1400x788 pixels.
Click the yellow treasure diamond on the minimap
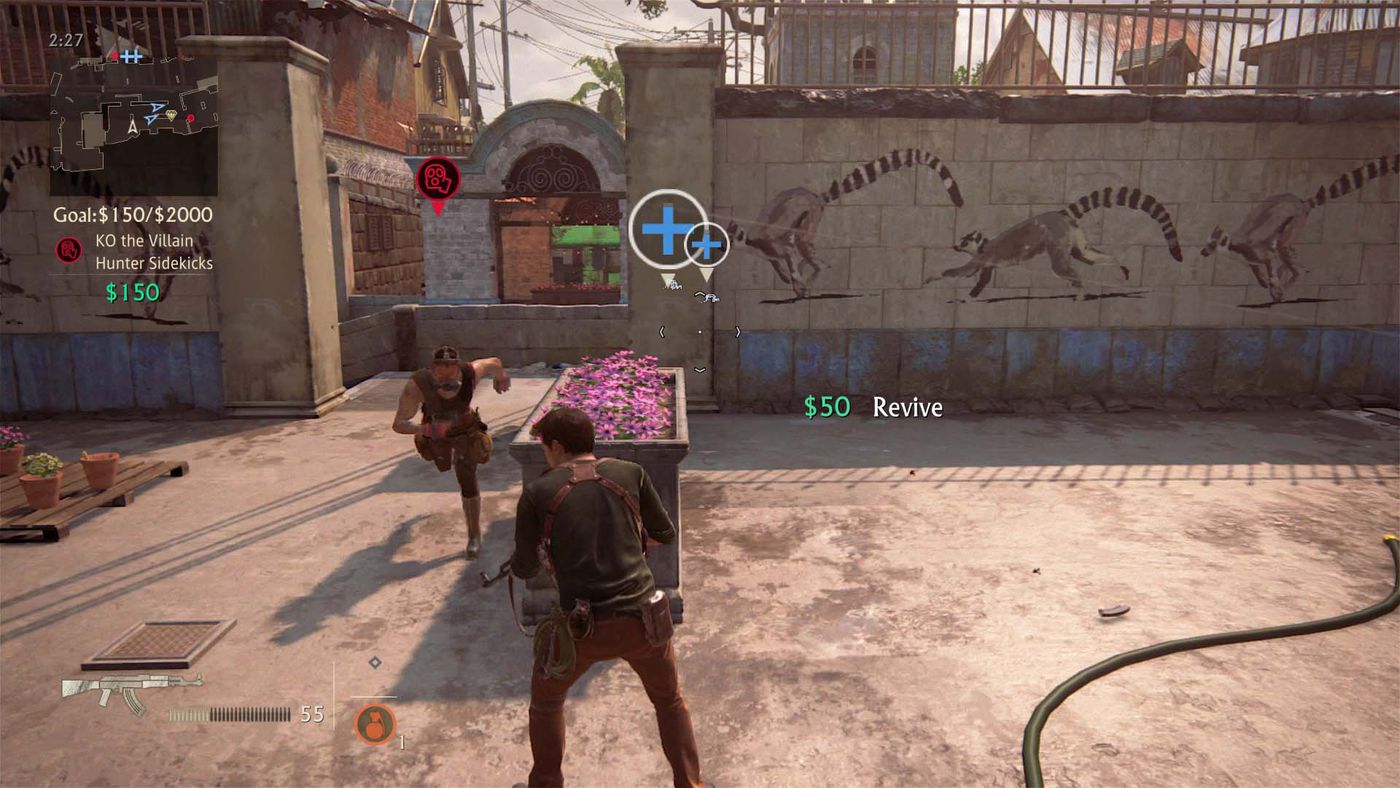pos(171,114)
